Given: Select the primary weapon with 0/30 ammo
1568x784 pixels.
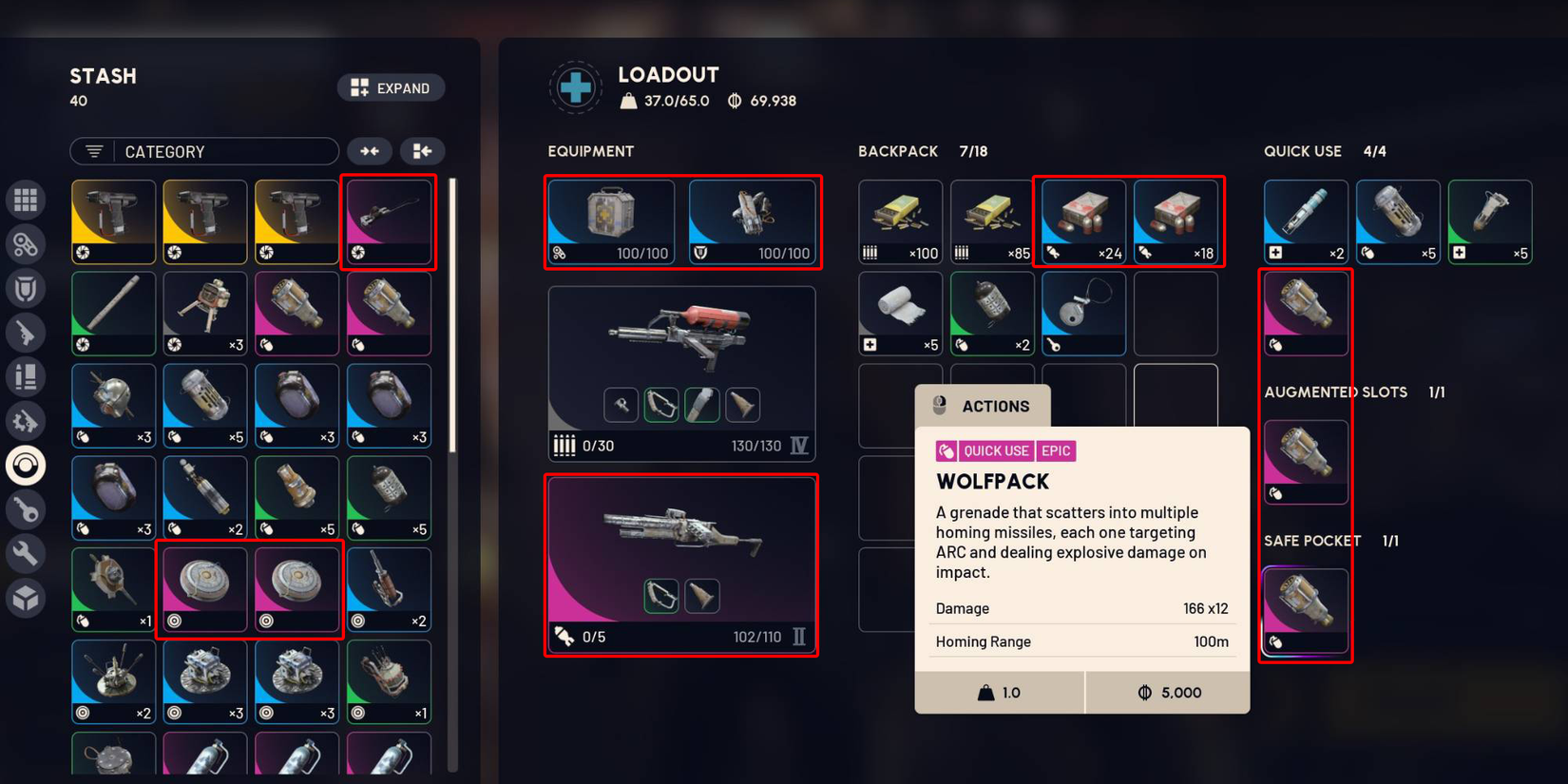Looking at the screenshot, I should (x=681, y=373).
